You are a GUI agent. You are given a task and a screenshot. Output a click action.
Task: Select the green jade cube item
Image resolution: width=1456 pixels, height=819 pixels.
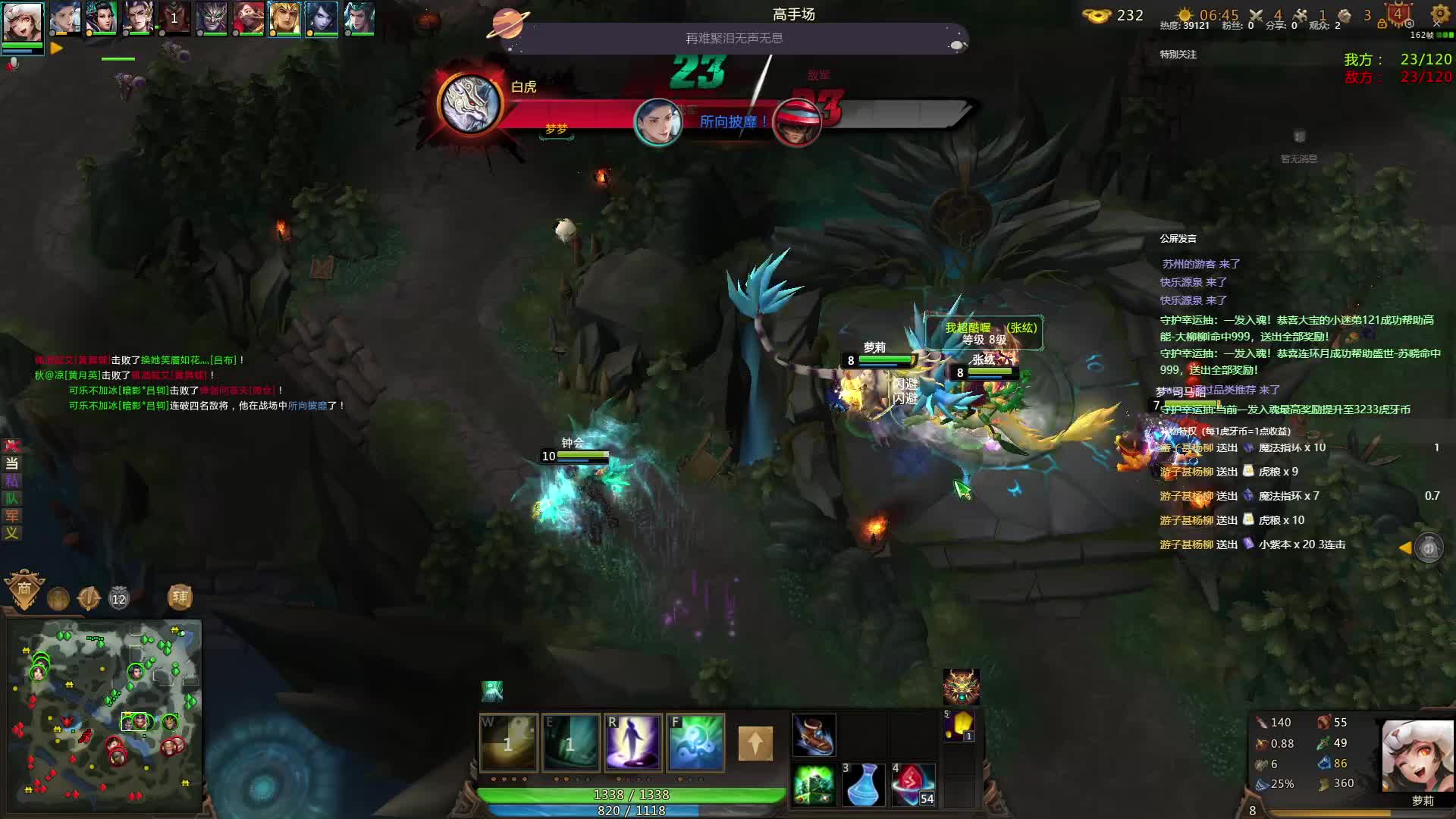(x=814, y=785)
